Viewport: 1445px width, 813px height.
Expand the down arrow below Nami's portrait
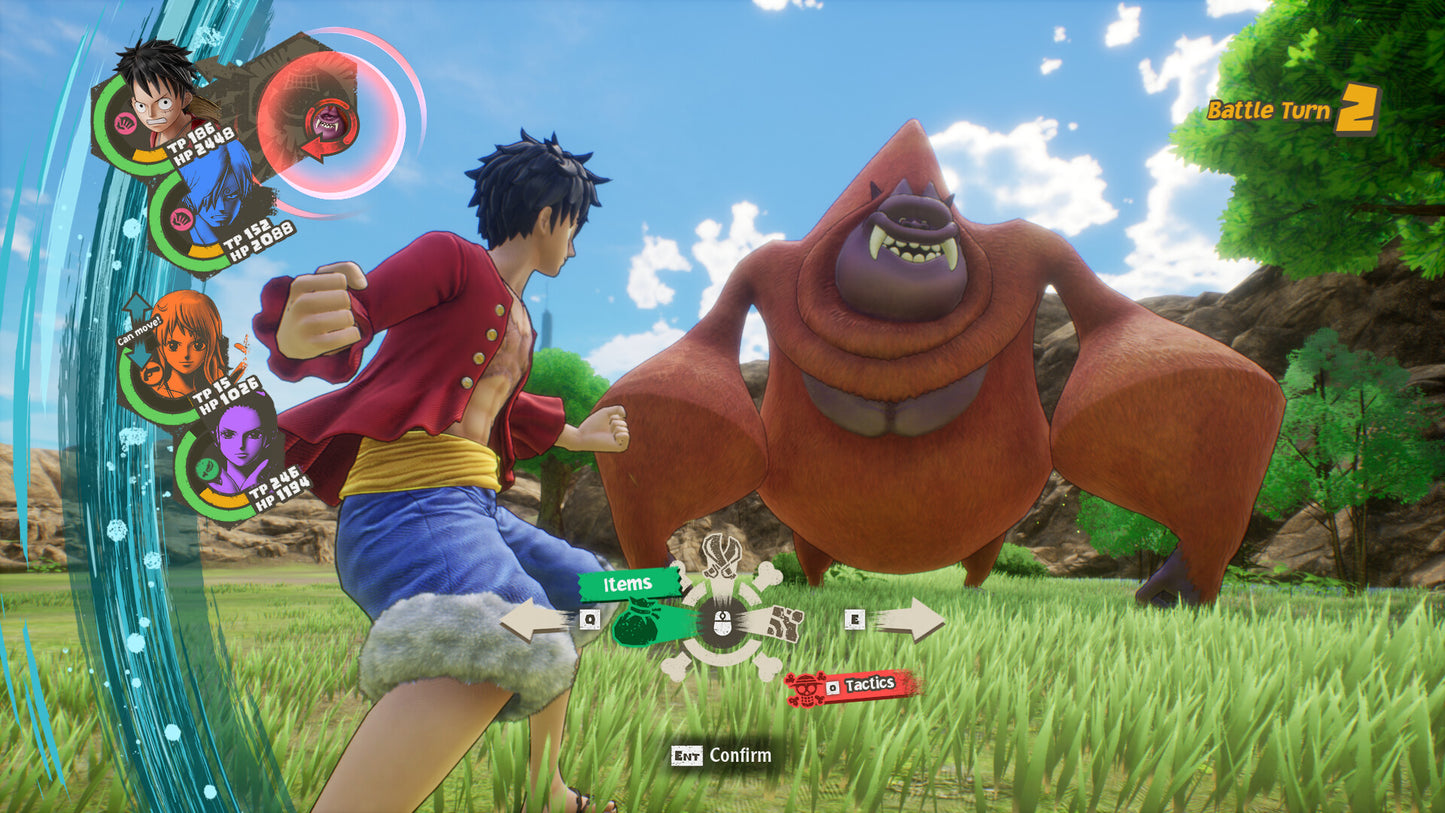(140, 354)
